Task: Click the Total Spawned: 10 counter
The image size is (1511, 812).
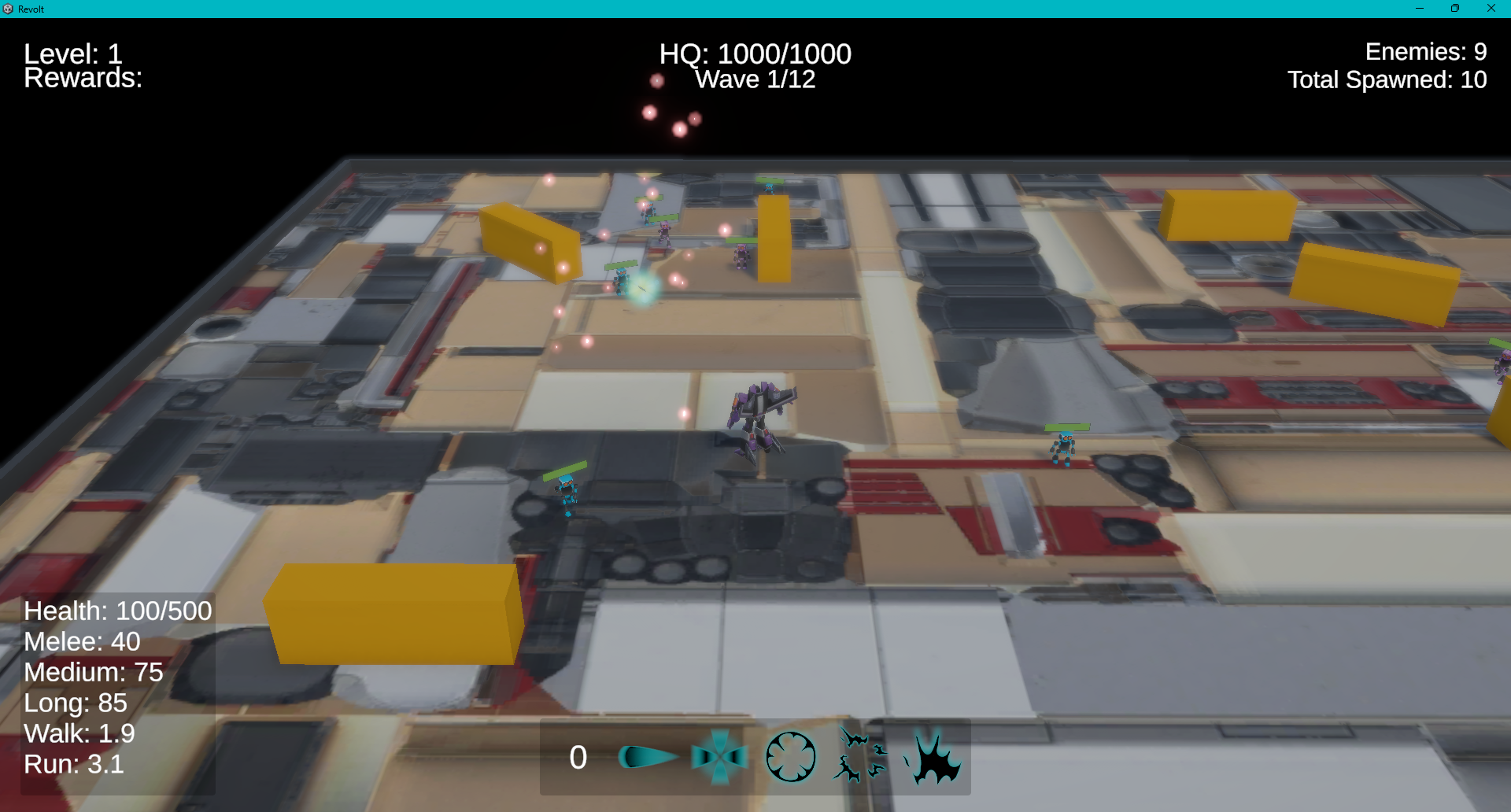Action: pos(1387,79)
